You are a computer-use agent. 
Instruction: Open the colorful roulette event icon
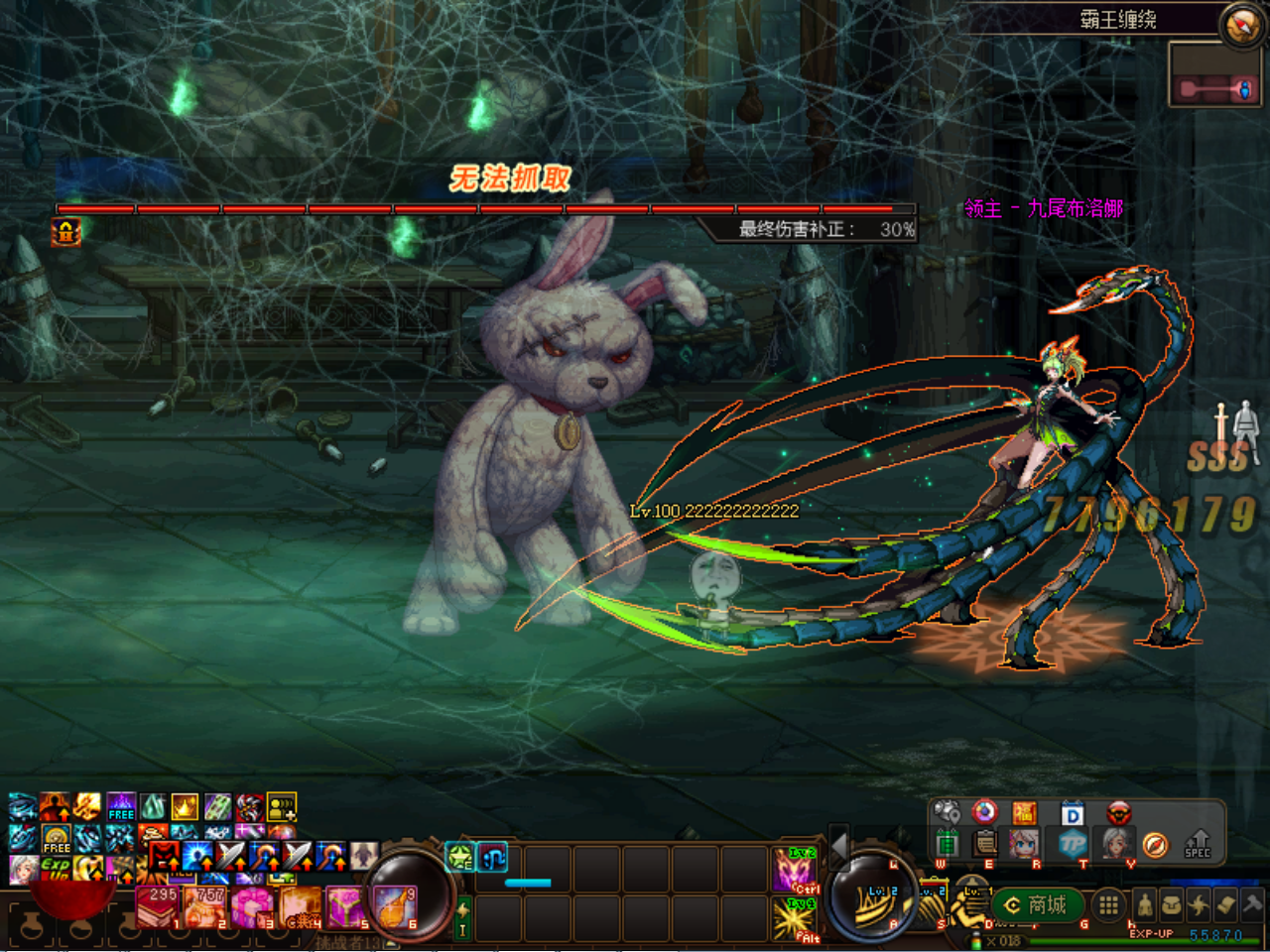(984, 811)
